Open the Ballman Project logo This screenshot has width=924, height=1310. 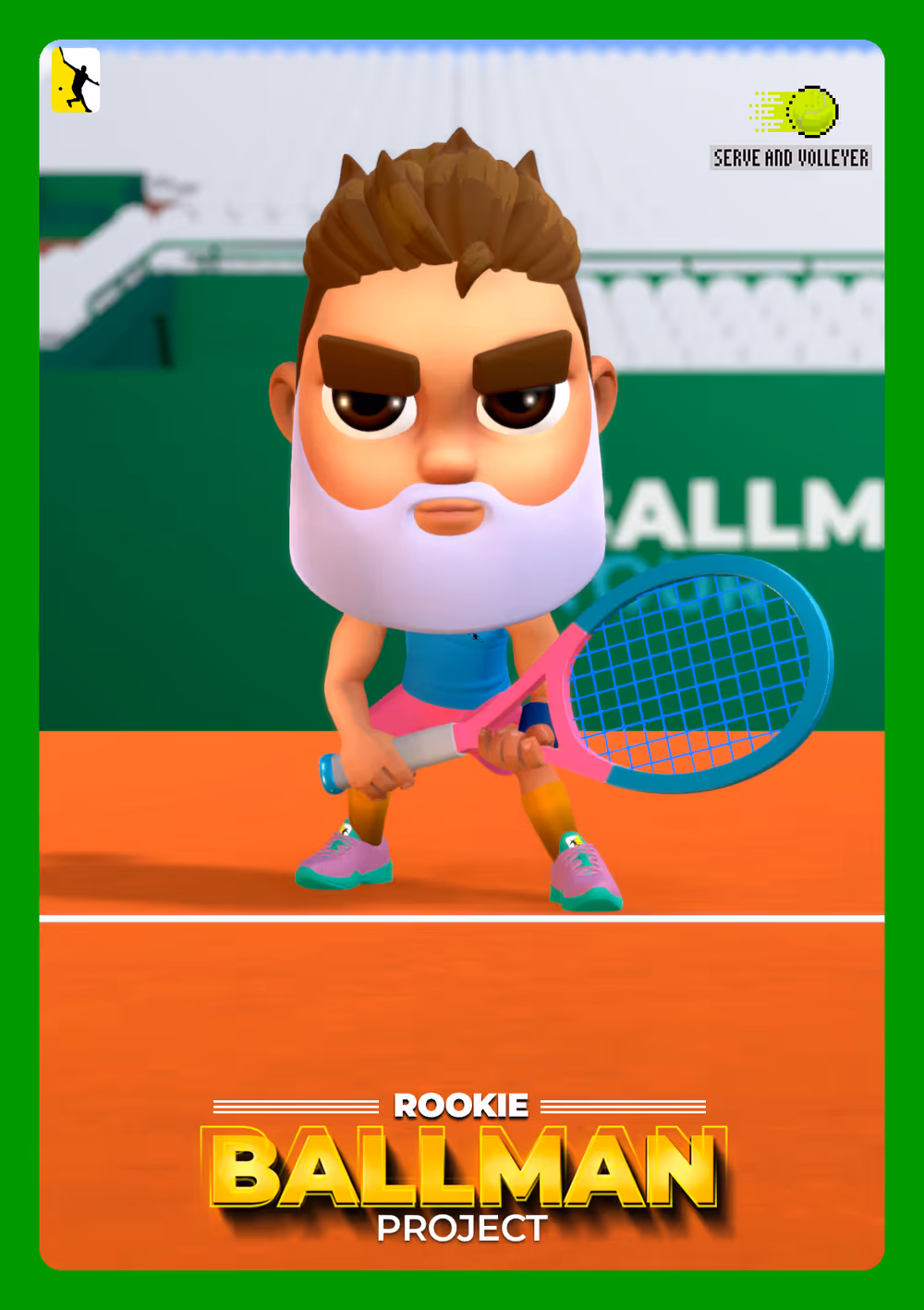pyautogui.click(x=462, y=1169)
